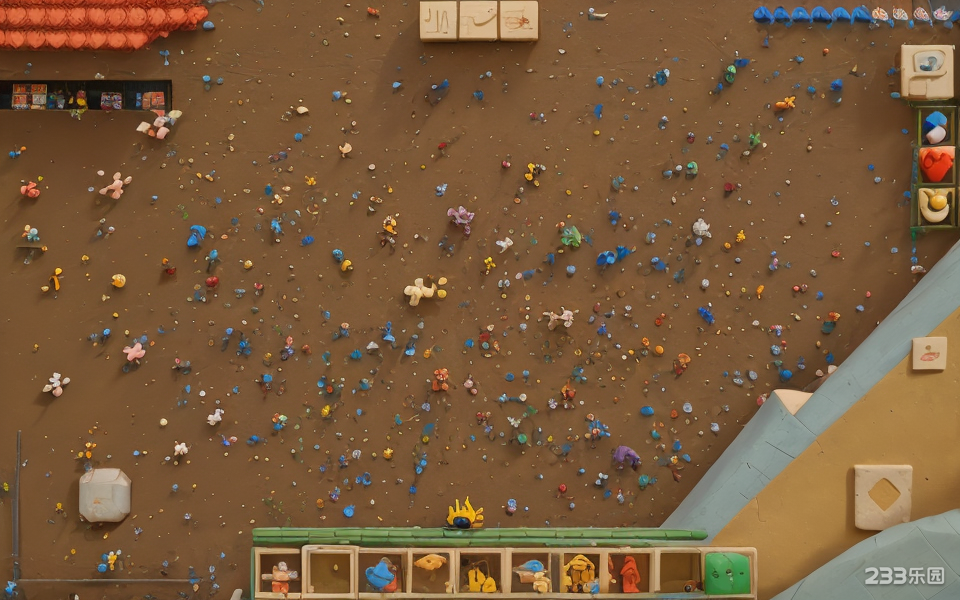The image size is (960, 600).
Task: Select the blue and white gem slot
Action: (935, 127)
